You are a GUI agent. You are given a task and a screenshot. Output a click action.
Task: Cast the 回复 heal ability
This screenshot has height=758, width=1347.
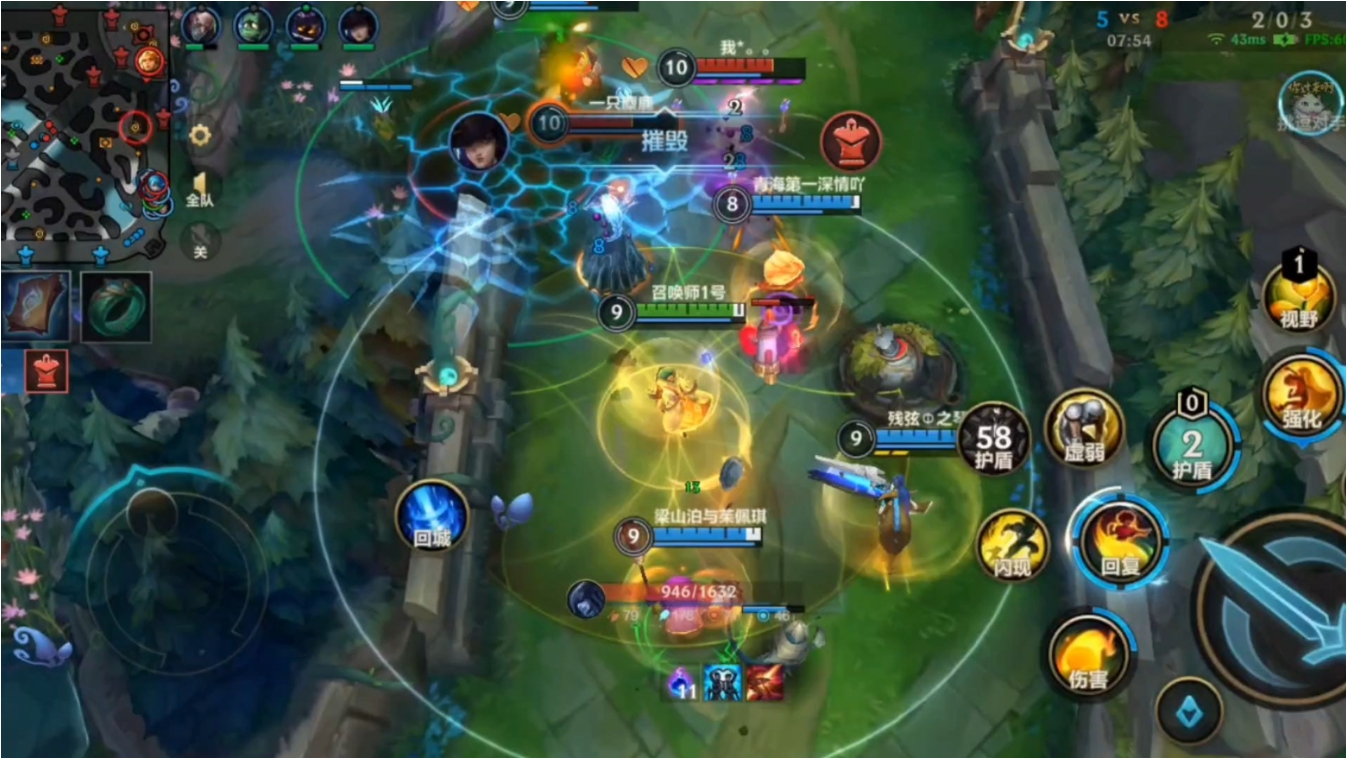click(x=1120, y=542)
